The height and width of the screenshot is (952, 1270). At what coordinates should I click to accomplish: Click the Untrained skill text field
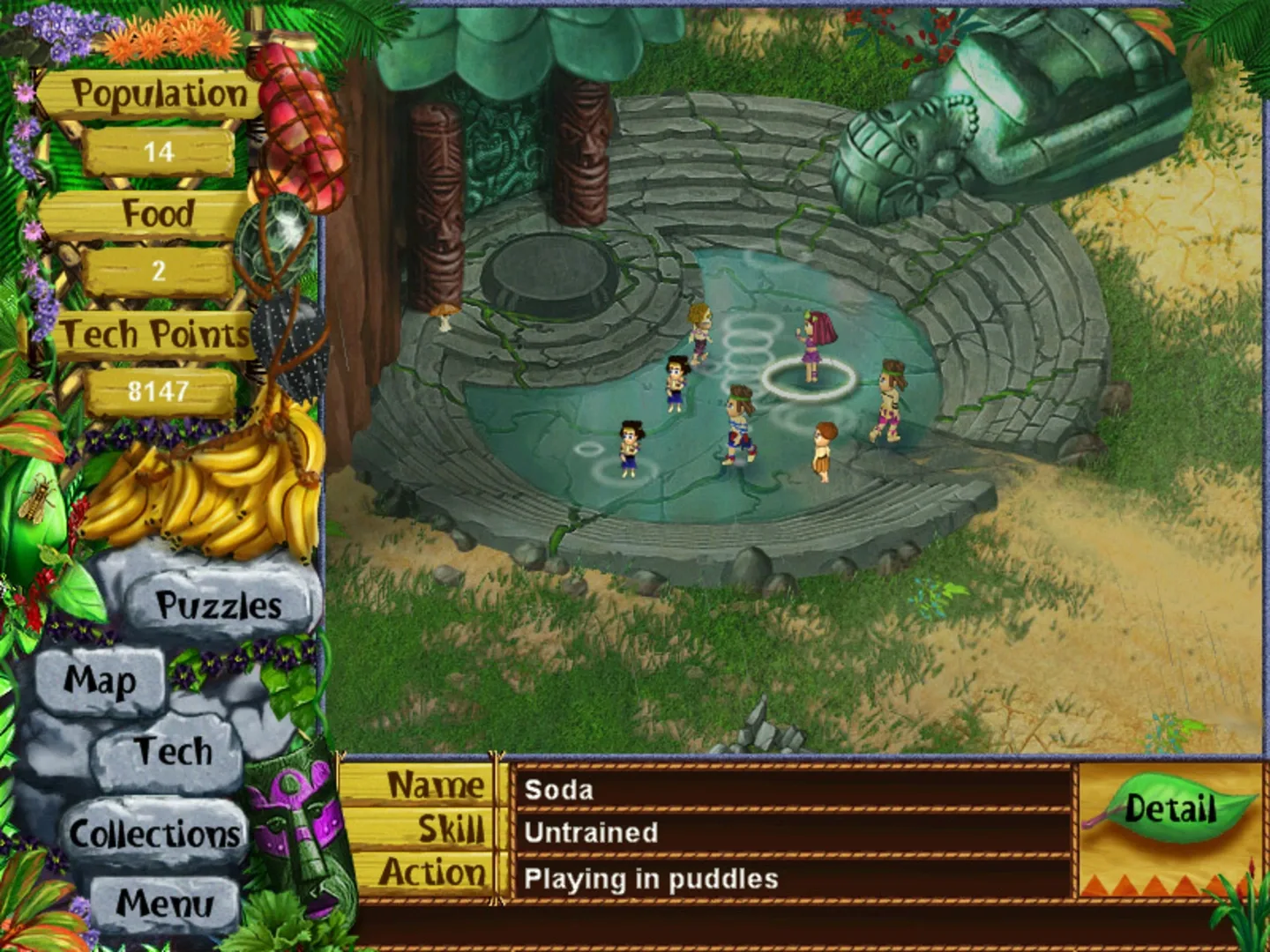(590, 832)
